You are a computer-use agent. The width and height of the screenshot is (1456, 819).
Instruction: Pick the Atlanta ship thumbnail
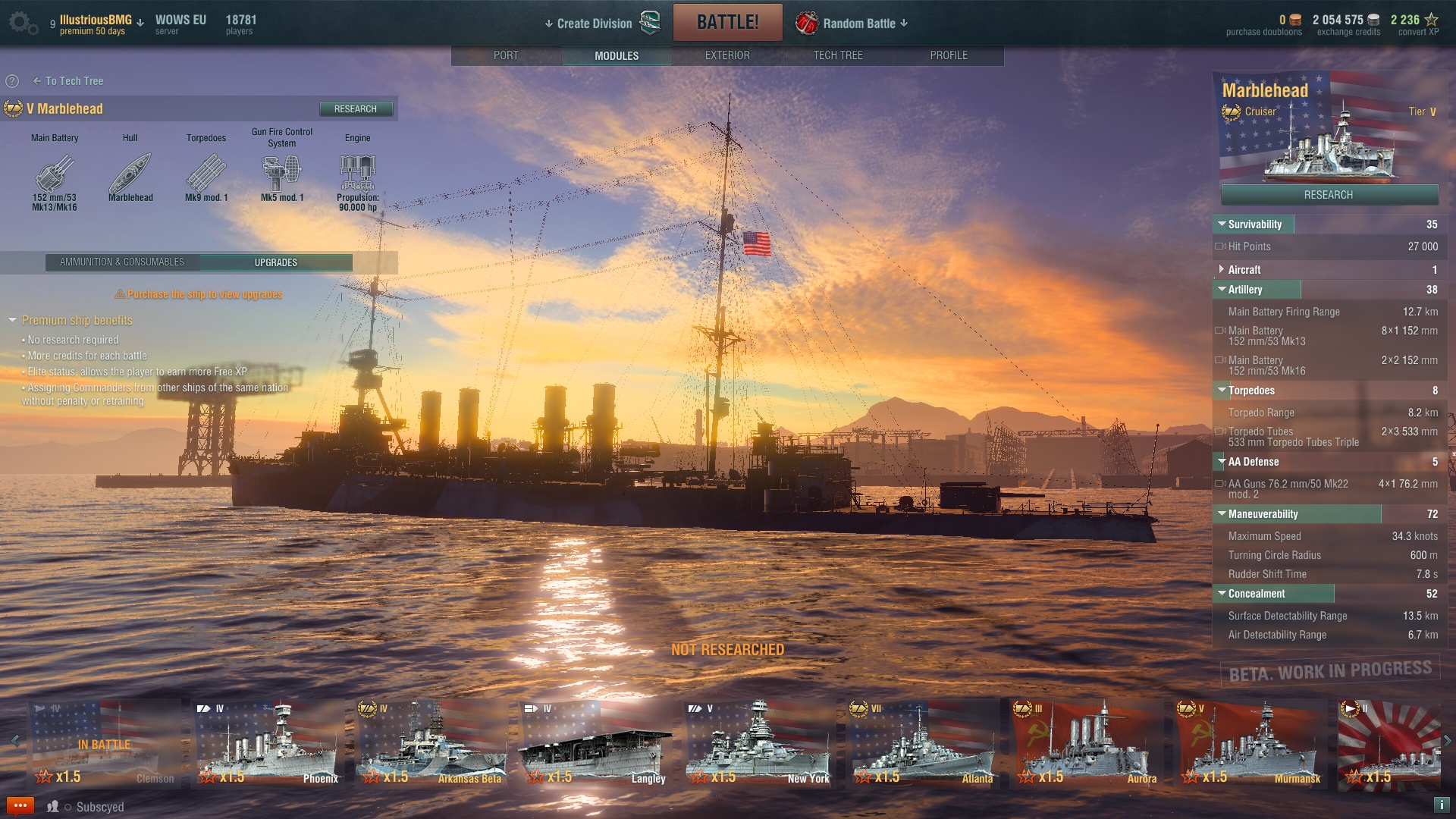923,744
